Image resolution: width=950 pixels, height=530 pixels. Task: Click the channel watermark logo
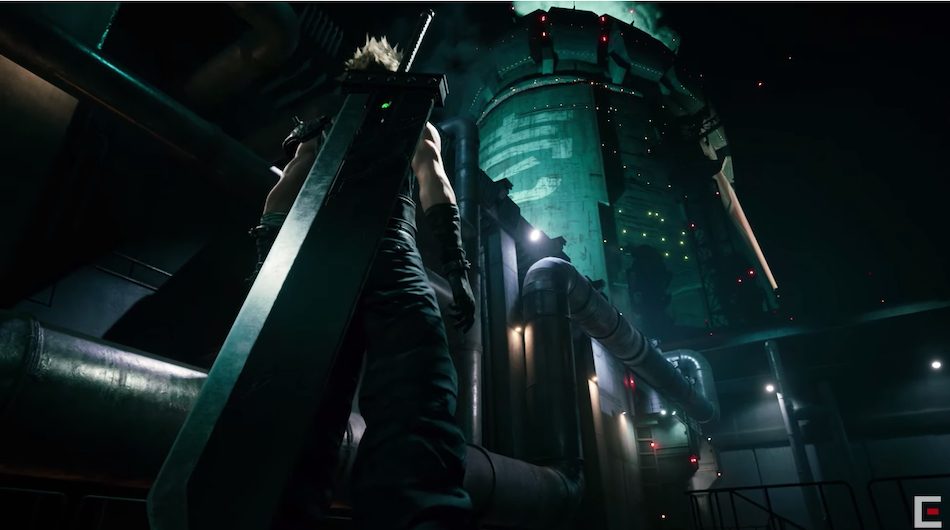(926, 509)
